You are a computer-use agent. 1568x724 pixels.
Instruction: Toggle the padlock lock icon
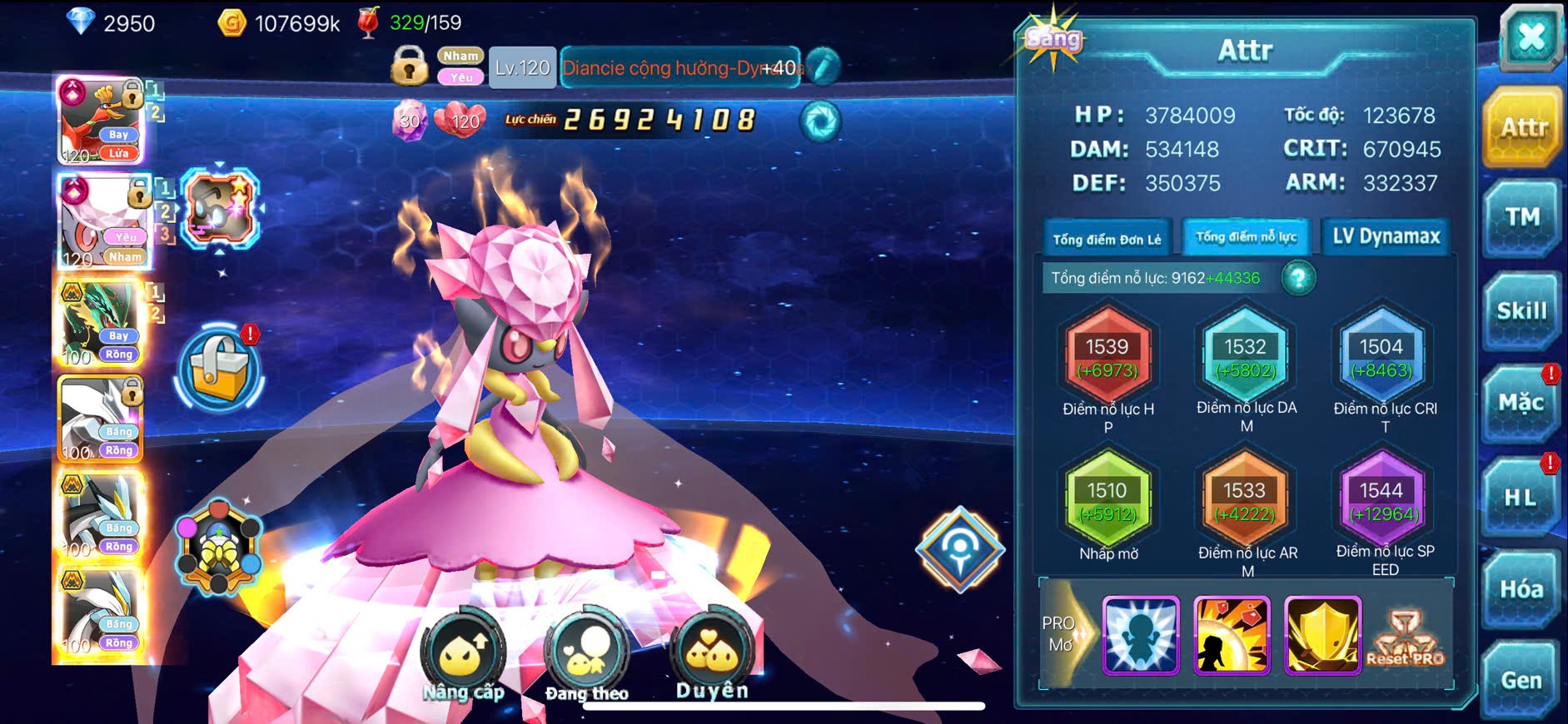pos(409,66)
